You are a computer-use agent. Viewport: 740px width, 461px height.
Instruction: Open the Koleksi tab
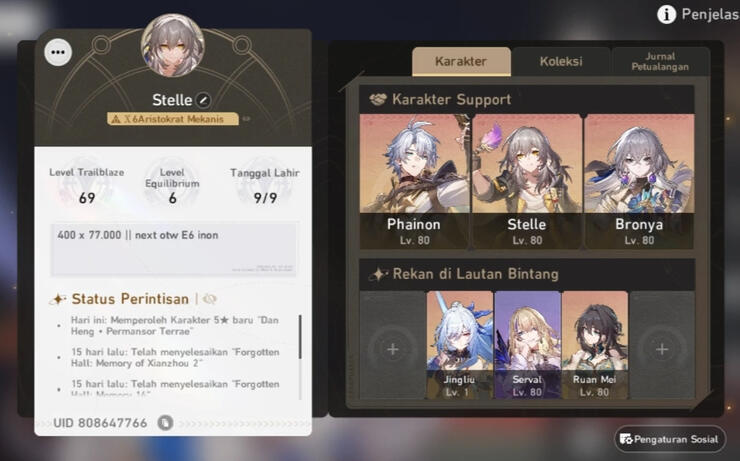coord(561,61)
